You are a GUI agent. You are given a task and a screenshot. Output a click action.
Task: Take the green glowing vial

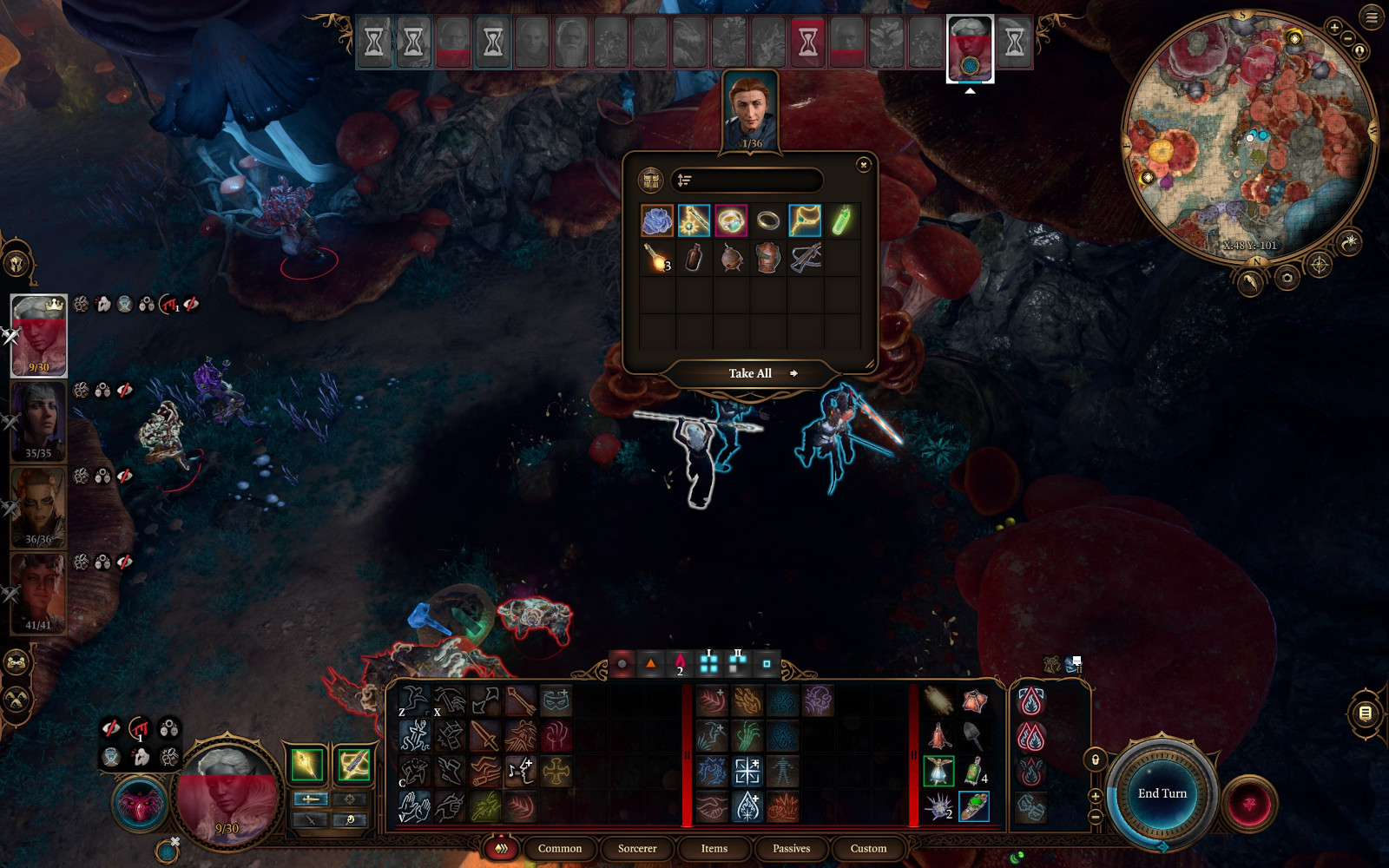tap(841, 220)
